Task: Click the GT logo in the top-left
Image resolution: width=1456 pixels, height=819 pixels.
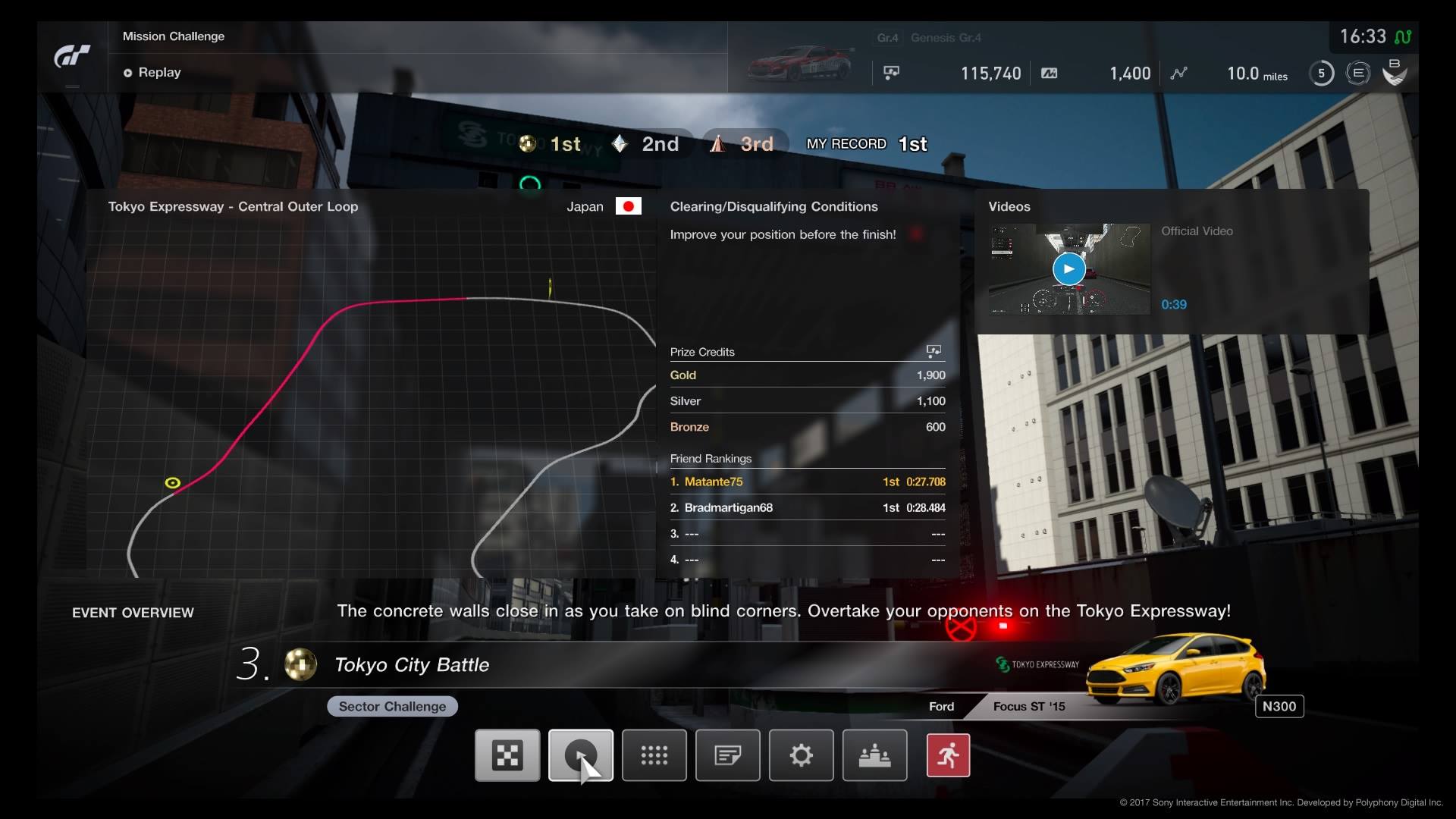Action: [72, 57]
